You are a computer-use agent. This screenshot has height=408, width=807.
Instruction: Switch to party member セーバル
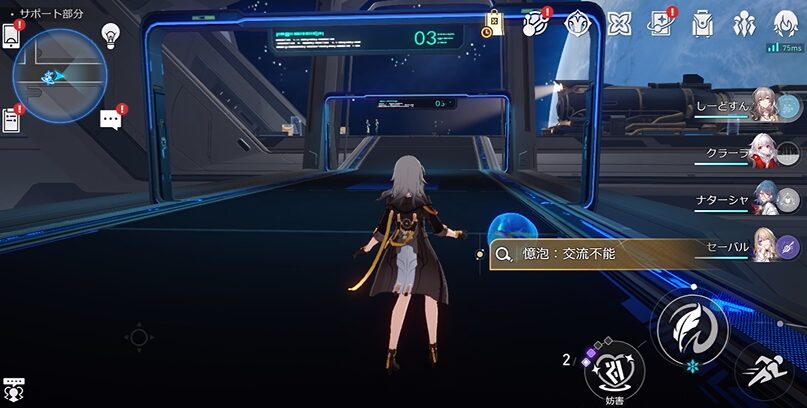(x=765, y=246)
